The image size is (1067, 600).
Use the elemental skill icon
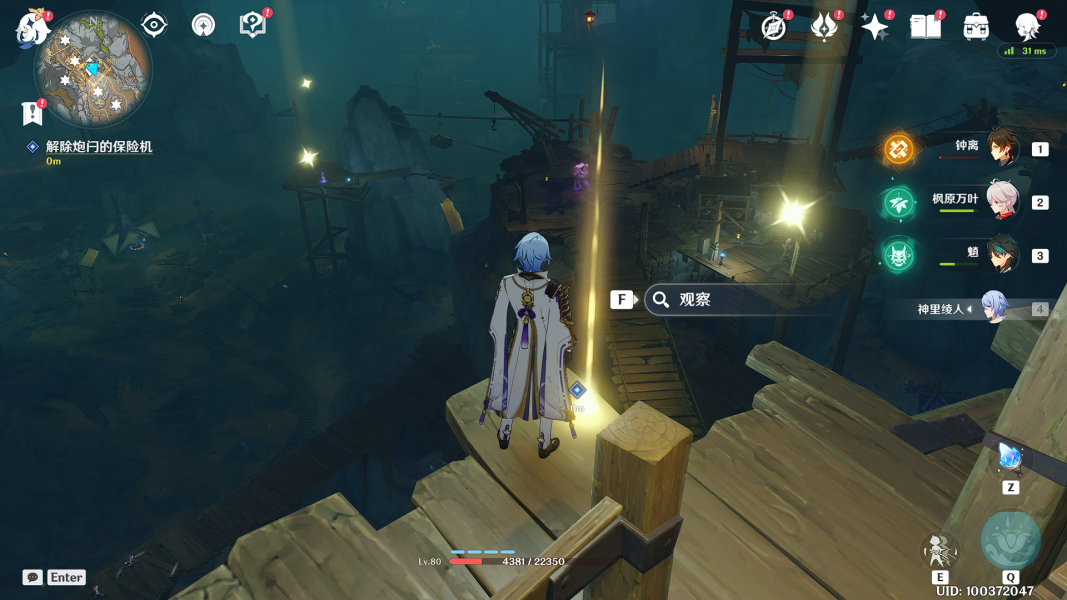pos(940,549)
